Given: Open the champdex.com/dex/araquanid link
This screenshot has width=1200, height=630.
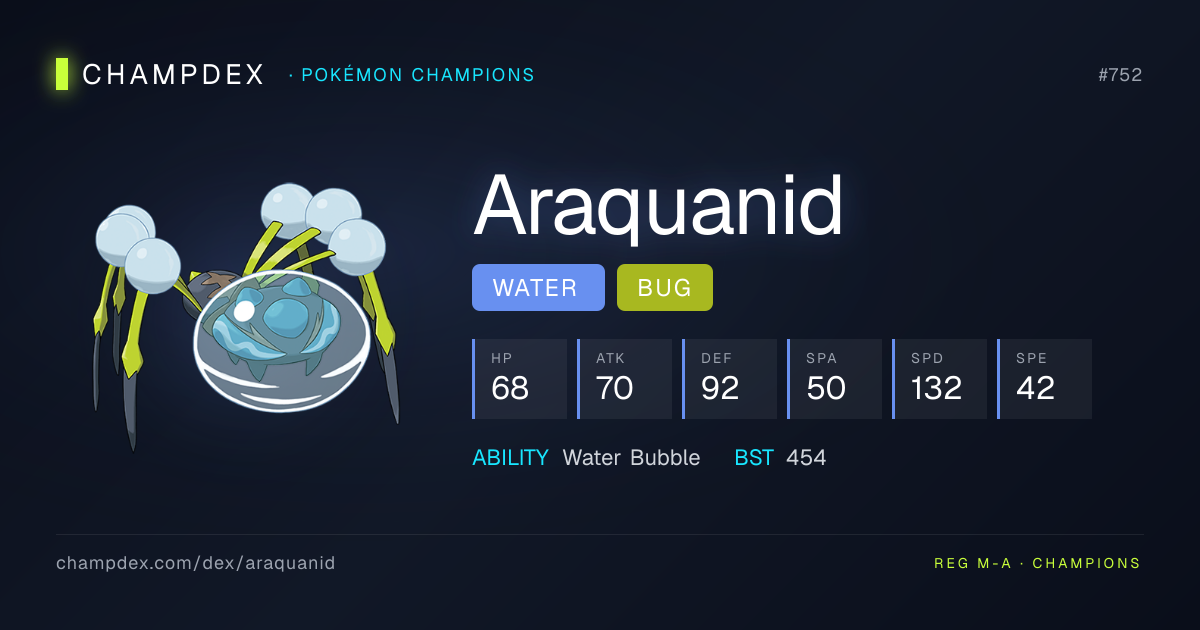Looking at the screenshot, I should click(196, 563).
